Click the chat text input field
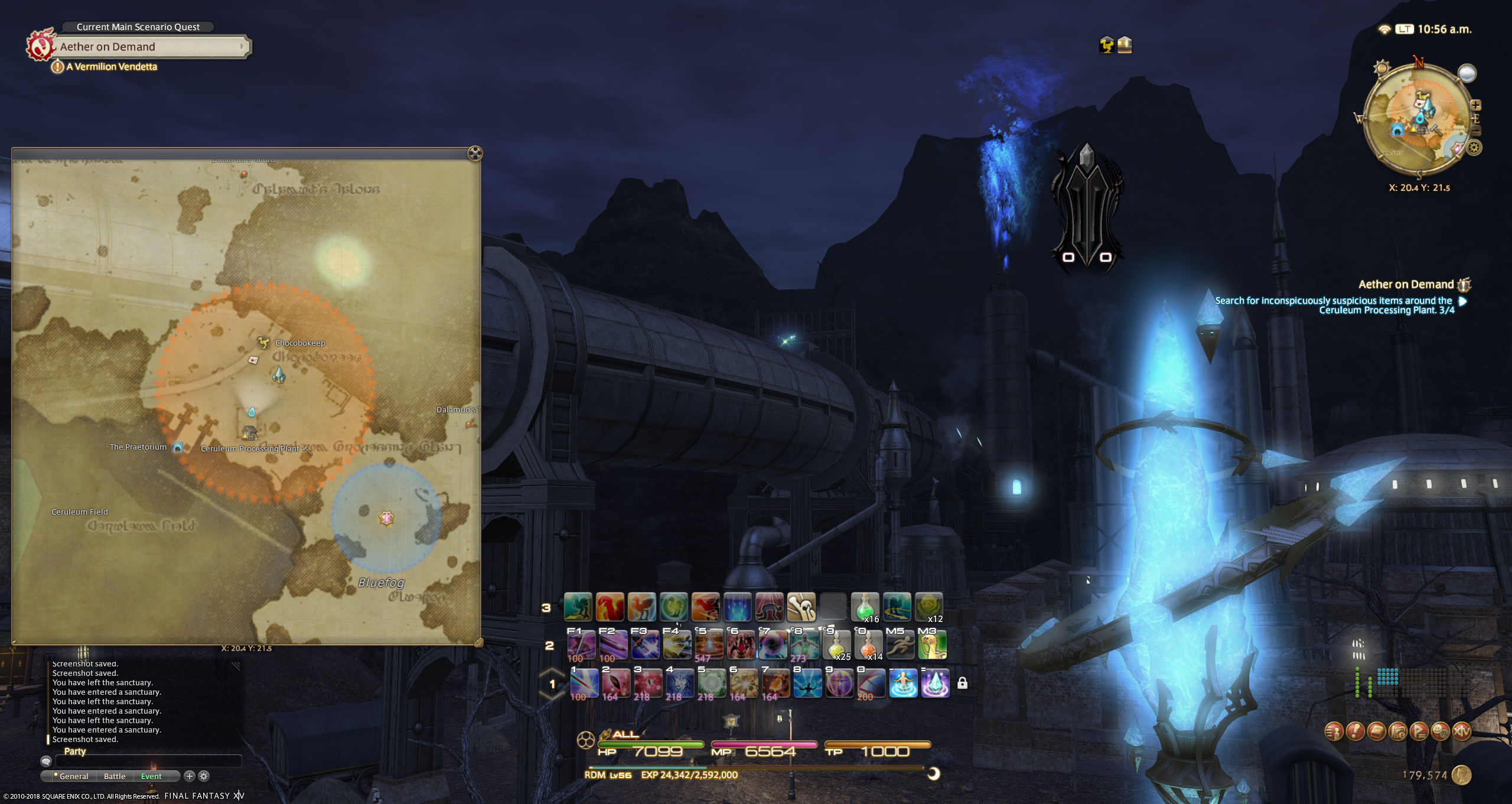Image resolution: width=1512 pixels, height=804 pixels. [x=148, y=761]
